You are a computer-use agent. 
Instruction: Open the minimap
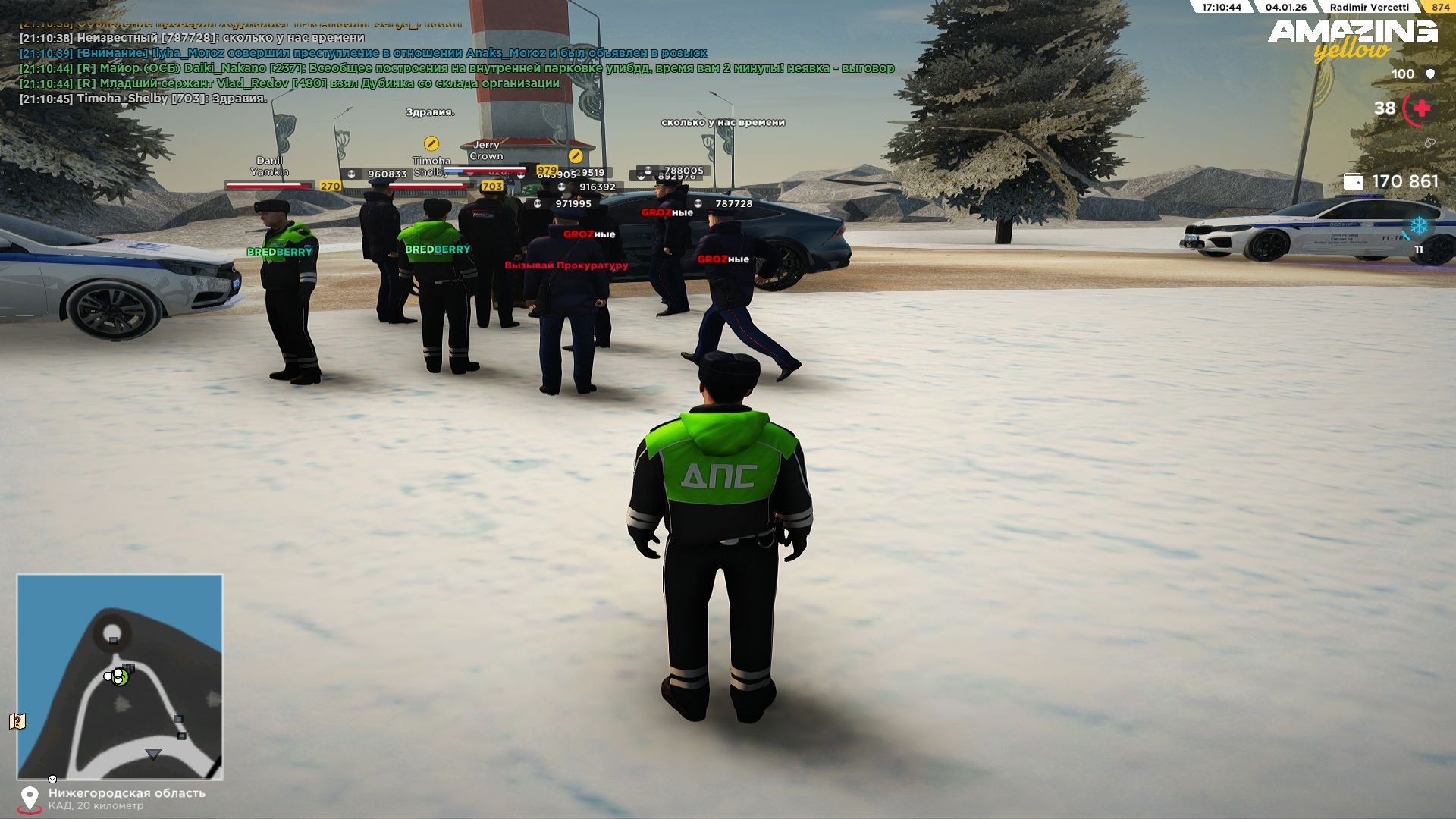click(x=120, y=676)
